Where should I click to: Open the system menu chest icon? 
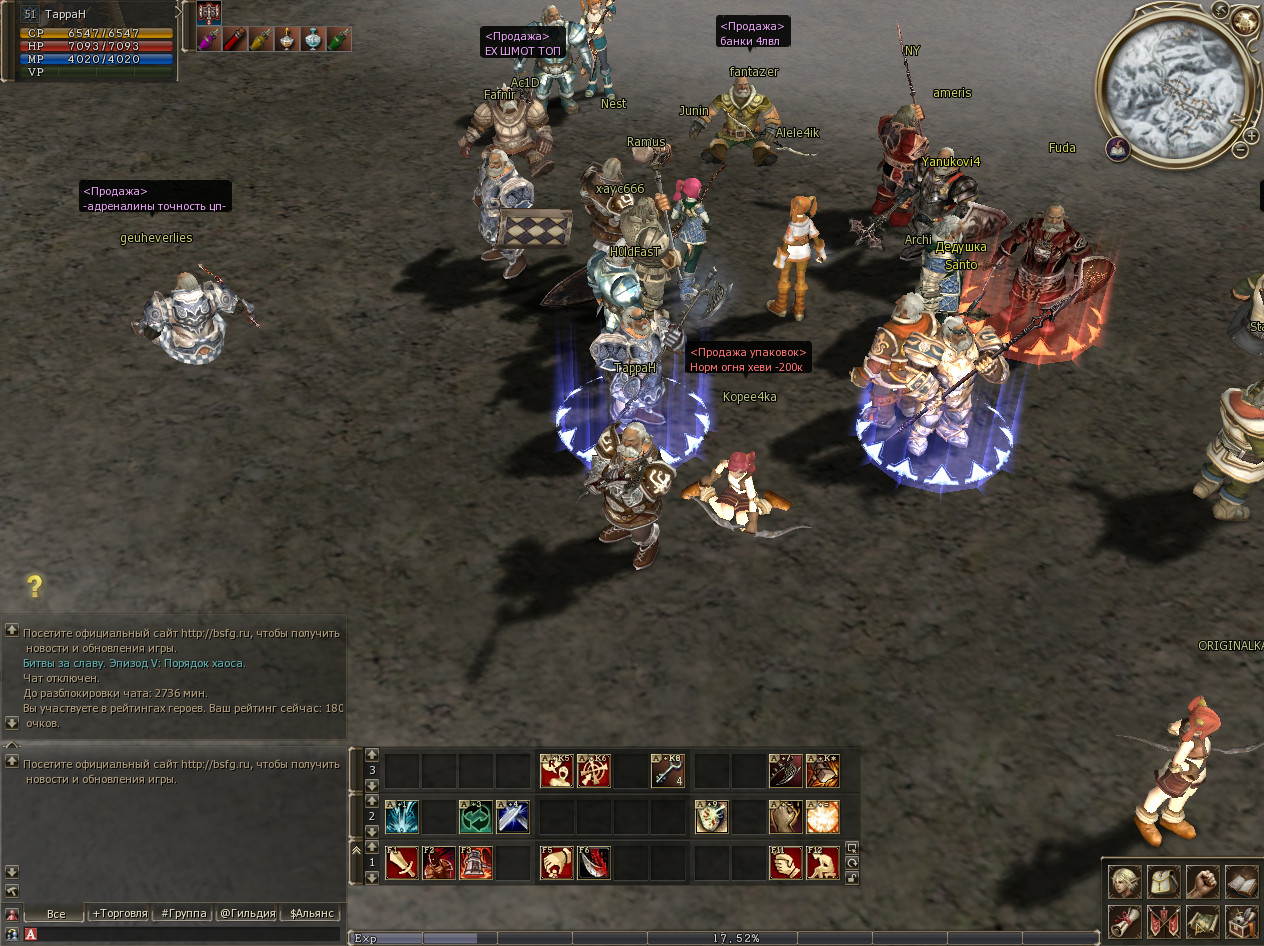tap(1242, 920)
